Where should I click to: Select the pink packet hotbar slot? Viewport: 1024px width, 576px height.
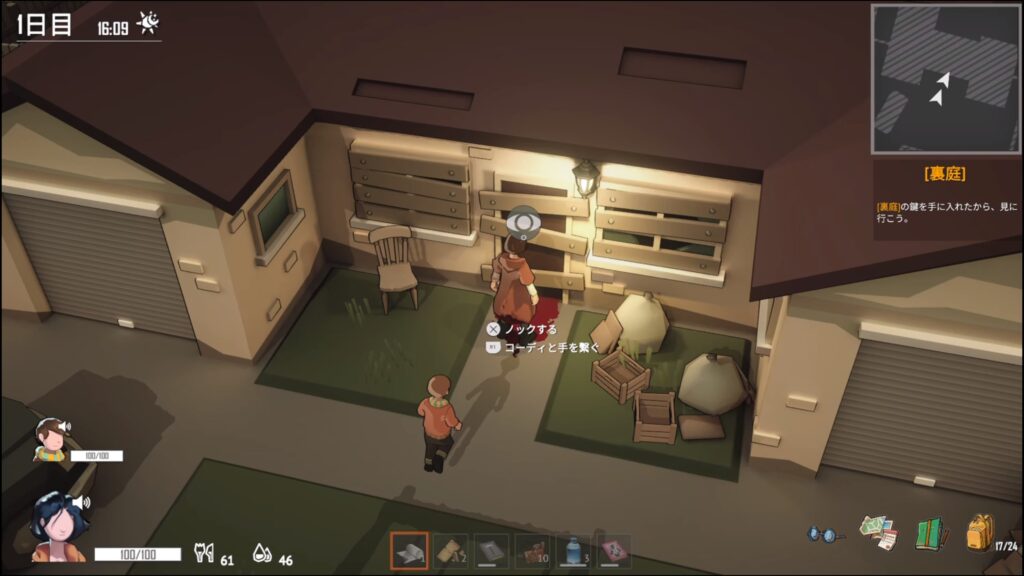(614, 551)
